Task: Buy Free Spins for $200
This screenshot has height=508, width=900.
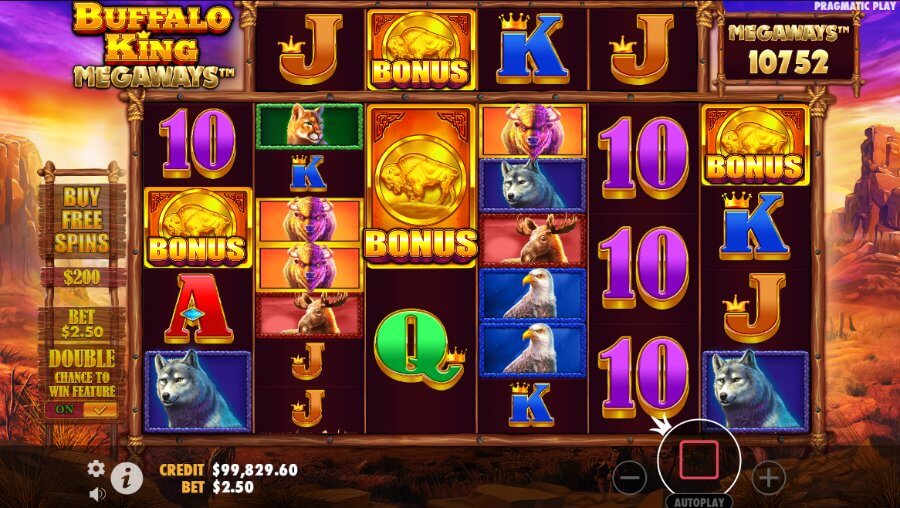Action: click(82, 232)
